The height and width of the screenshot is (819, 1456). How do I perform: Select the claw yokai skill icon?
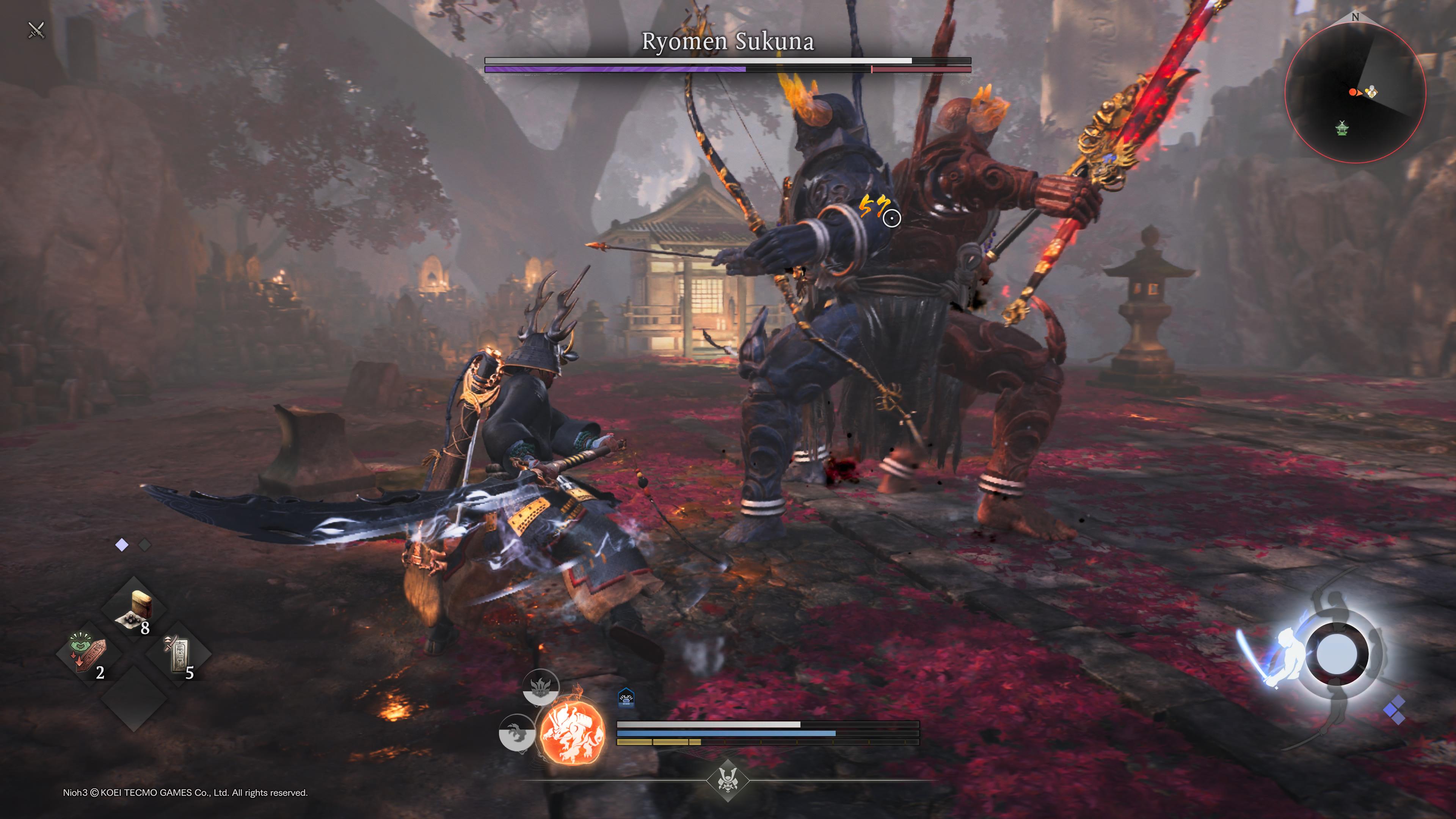[516, 733]
